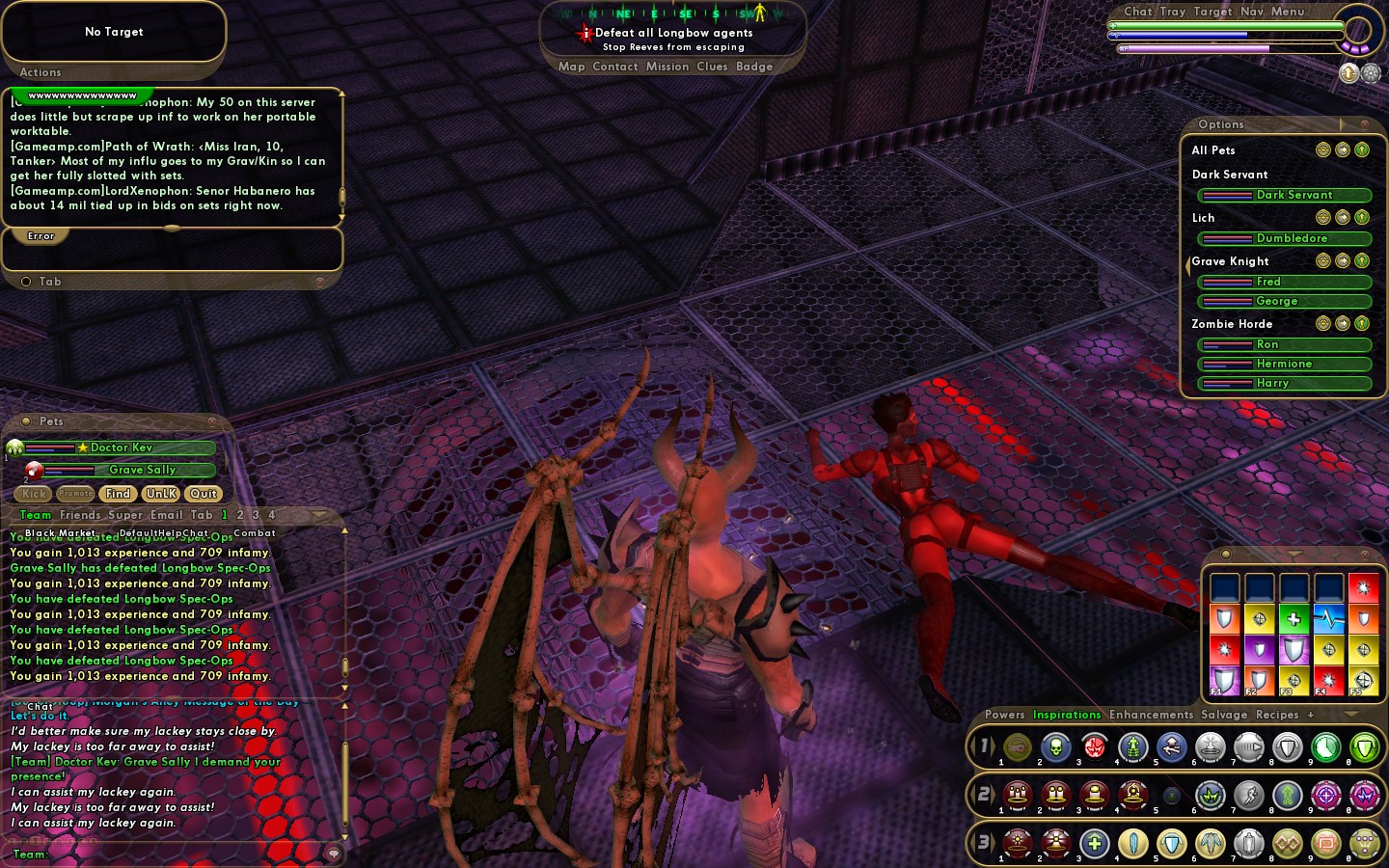Open the Super group tab
This screenshot has height=868, width=1389.
(125, 515)
